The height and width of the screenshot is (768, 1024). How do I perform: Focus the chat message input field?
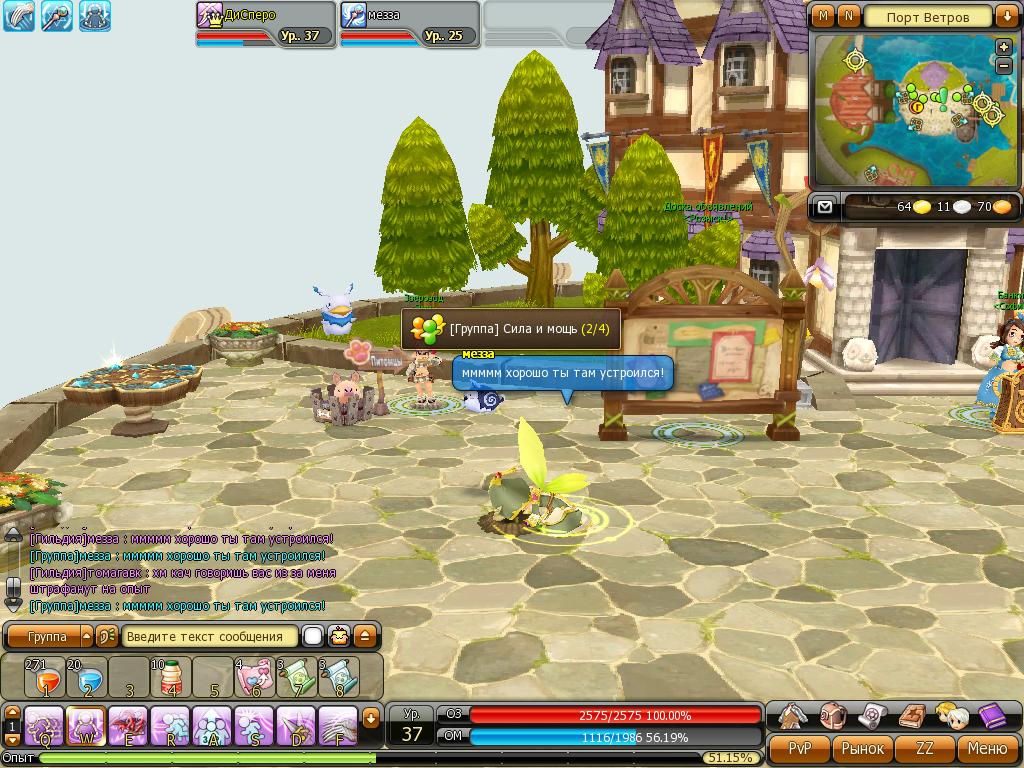pyautogui.click(x=211, y=636)
